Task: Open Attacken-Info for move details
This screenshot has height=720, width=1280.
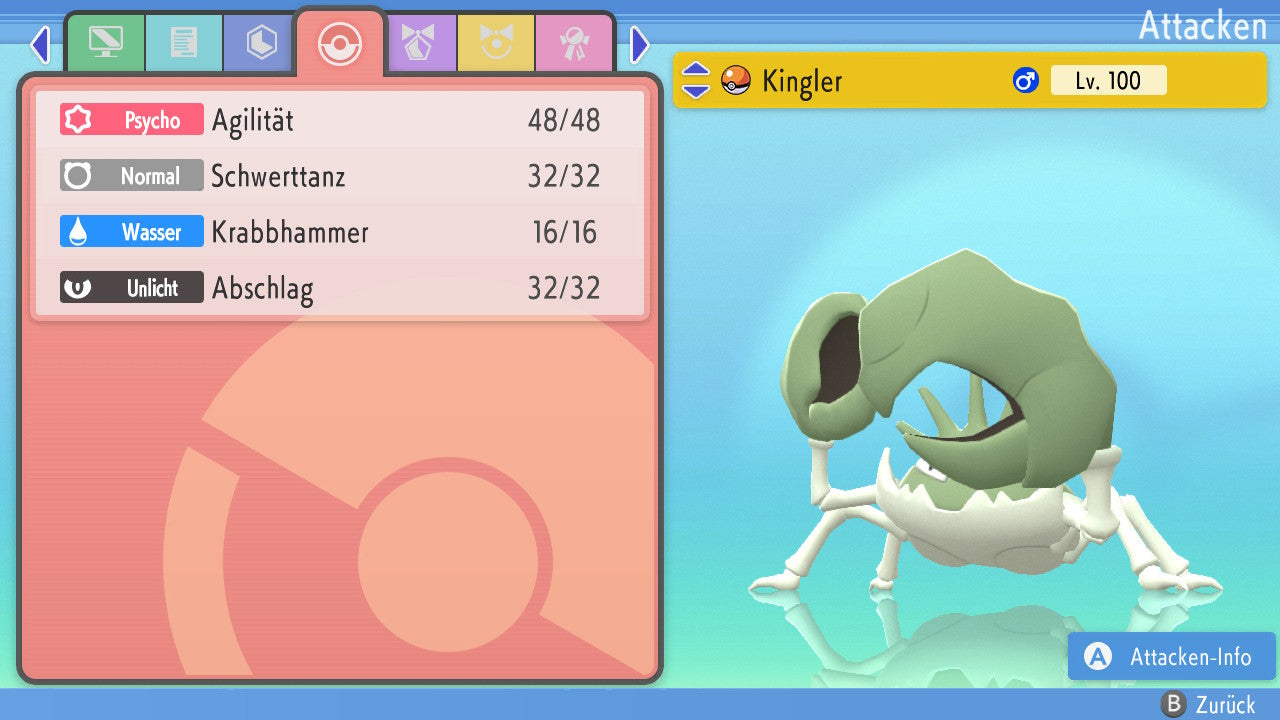Action: [1172, 657]
